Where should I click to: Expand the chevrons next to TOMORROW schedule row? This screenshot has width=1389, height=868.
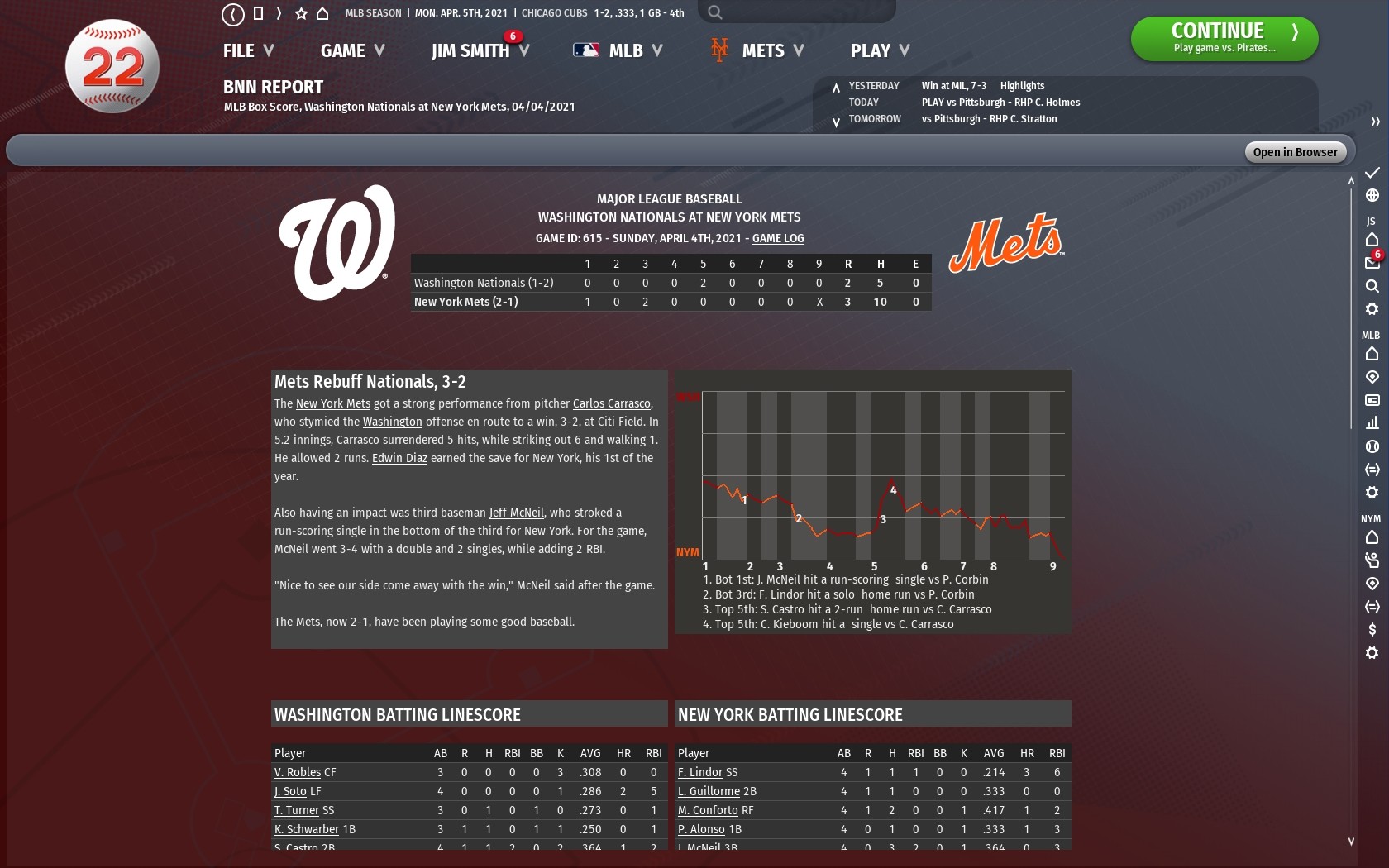838,119
